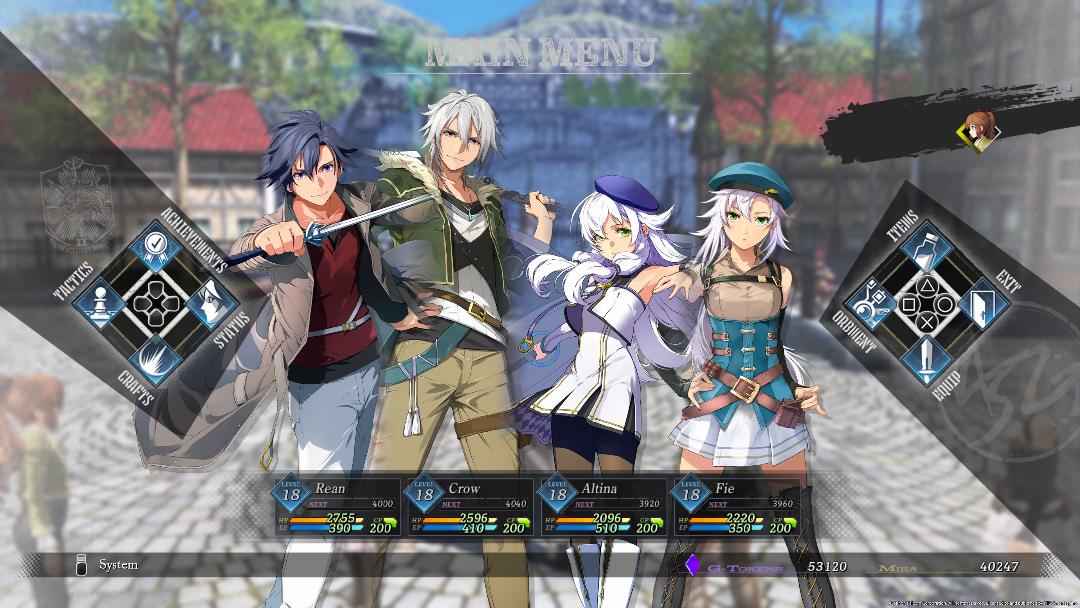Screen dimensions: 1080x608
Task: Click the brown-haired support character portrait
Action: coord(976,130)
